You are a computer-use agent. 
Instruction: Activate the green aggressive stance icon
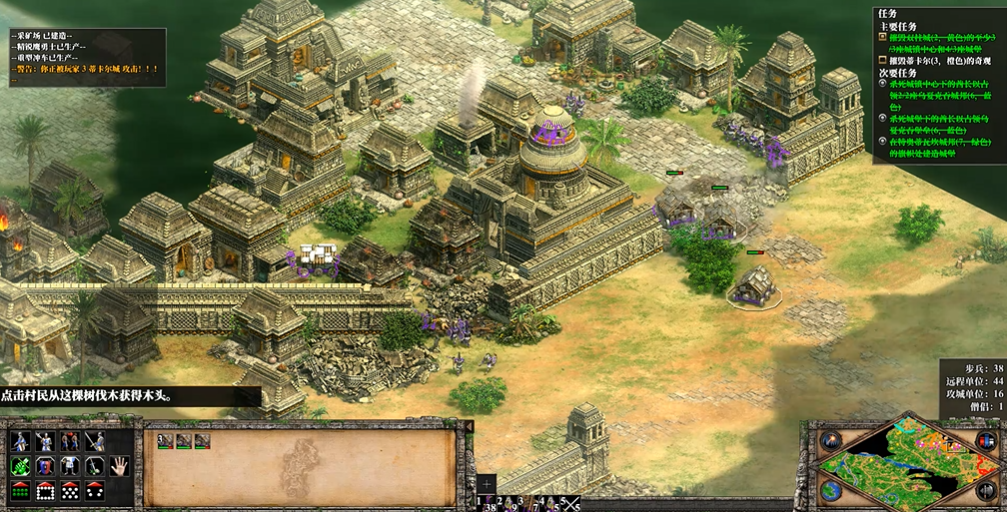pyautogui.click(x=19, y=465)
